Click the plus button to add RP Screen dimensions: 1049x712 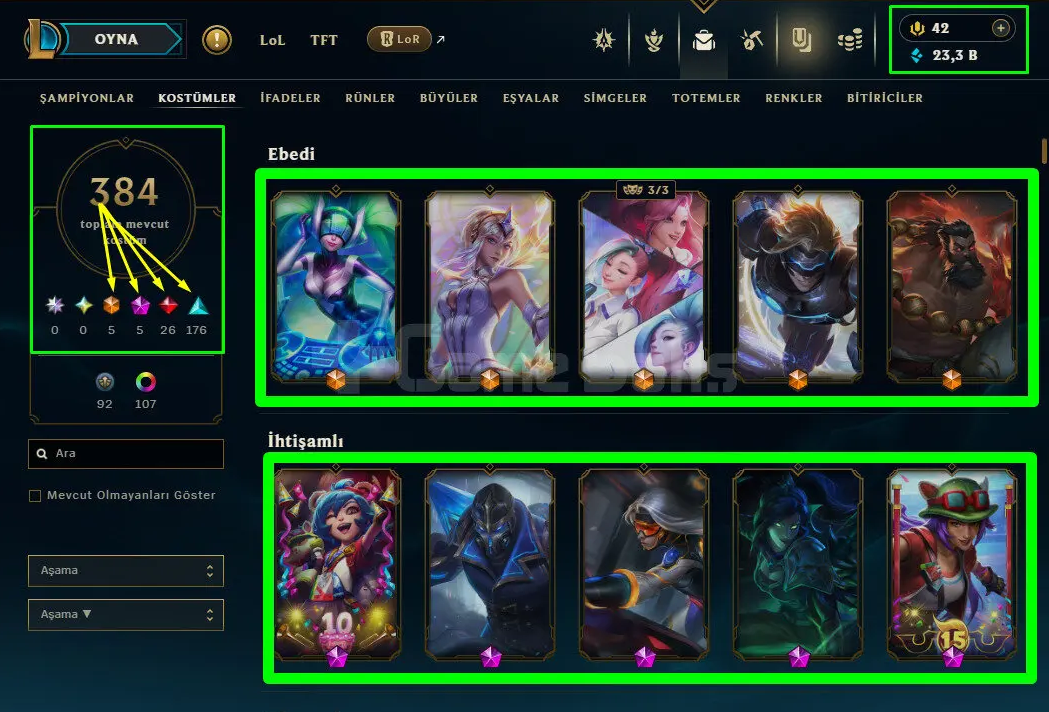pyautogui.click(x=1000, y=29)
